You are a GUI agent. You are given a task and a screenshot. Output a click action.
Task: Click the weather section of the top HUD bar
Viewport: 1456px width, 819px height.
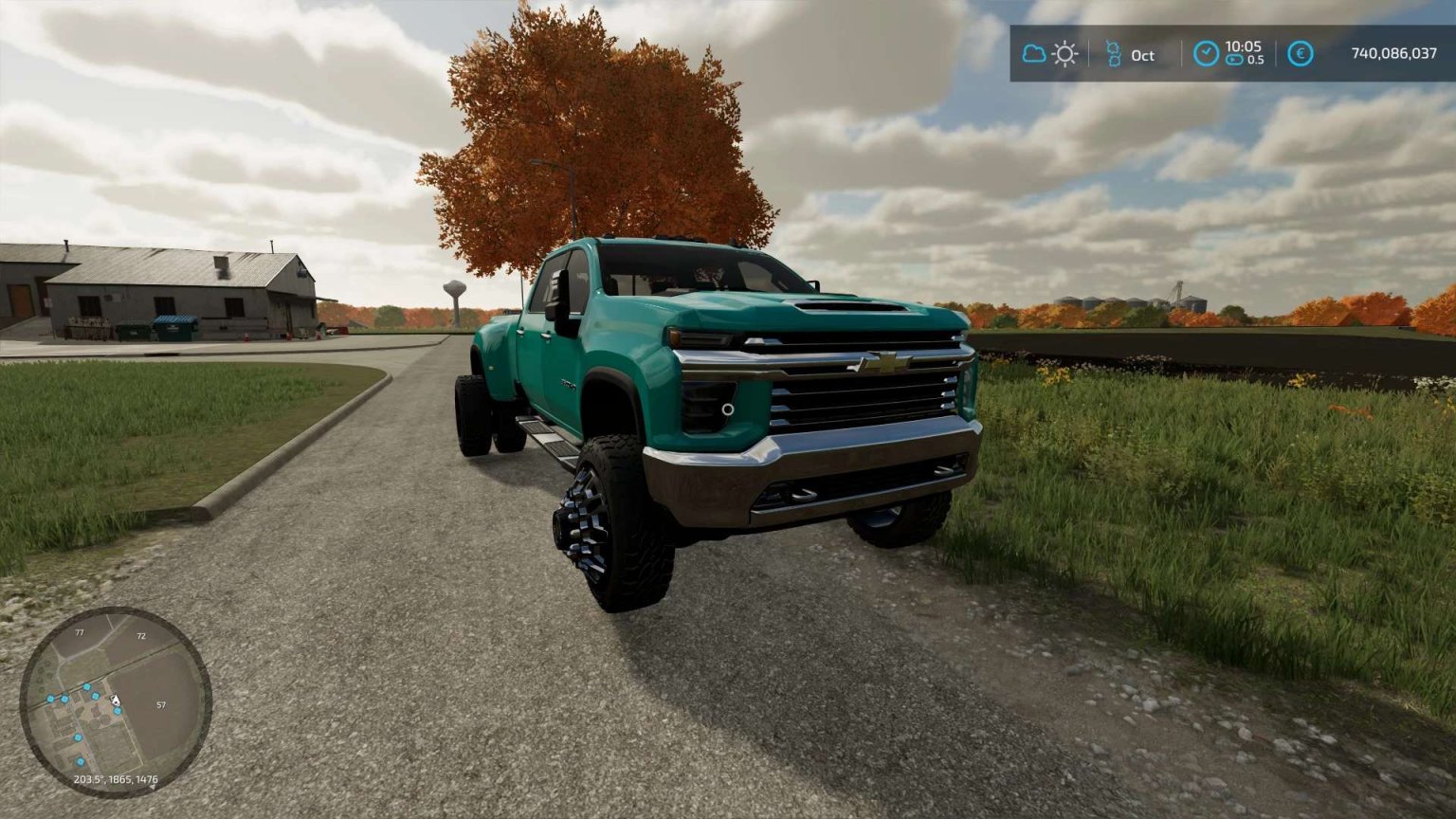click(1050, 54)
